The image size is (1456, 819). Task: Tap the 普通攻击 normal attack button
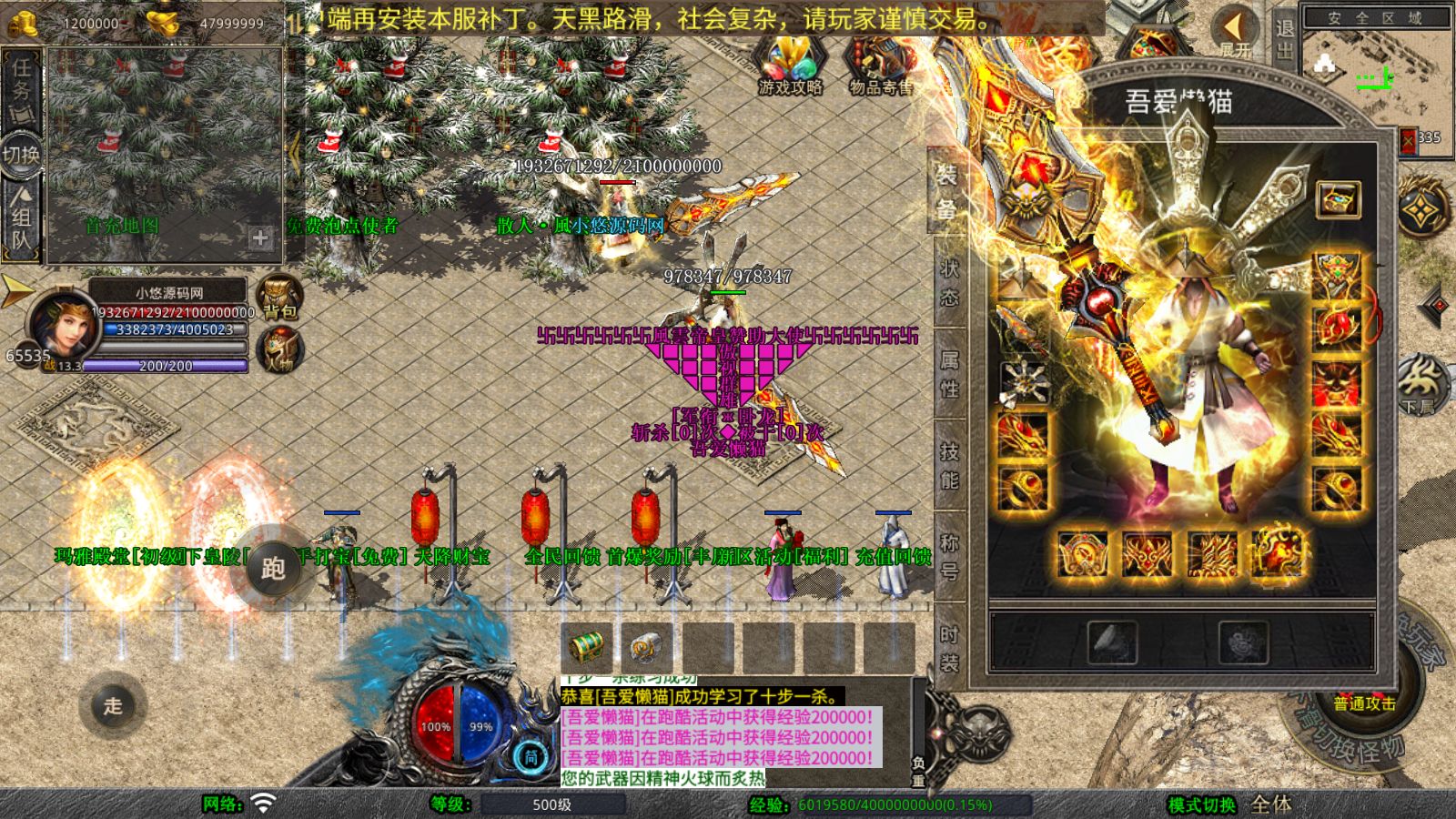[x=1363, y=703]
